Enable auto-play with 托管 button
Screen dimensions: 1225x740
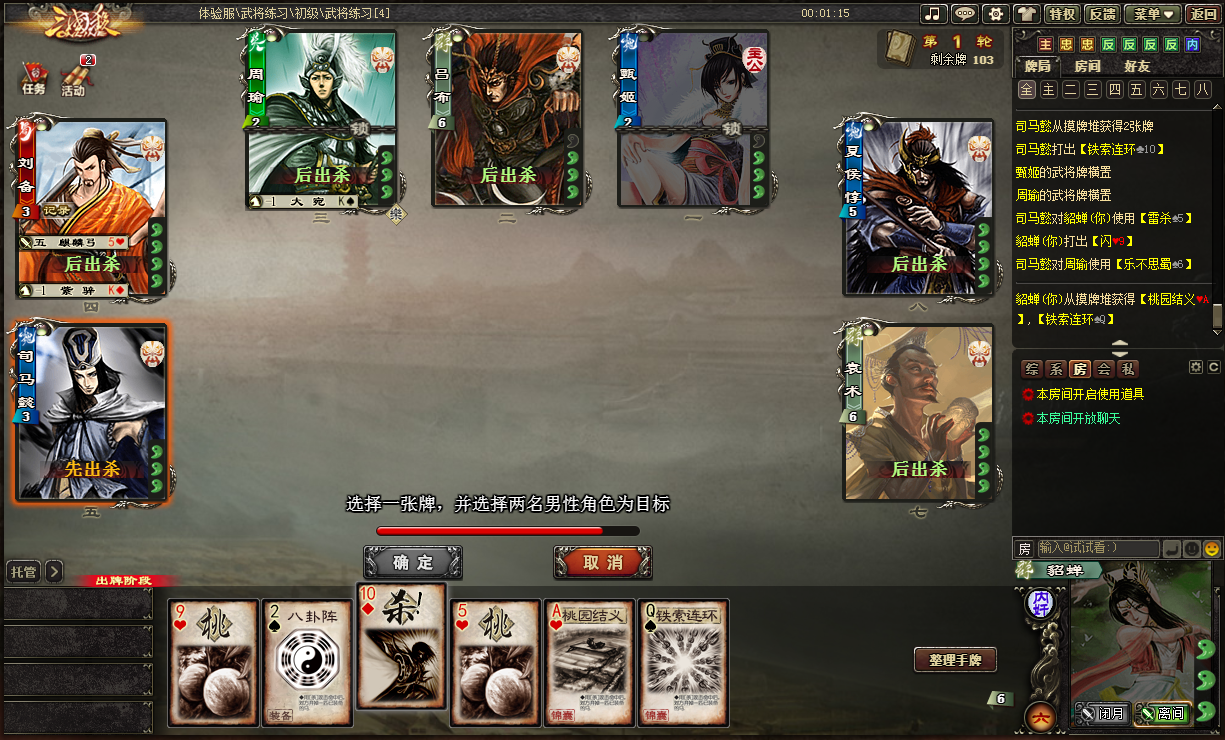tap(22, 572)
